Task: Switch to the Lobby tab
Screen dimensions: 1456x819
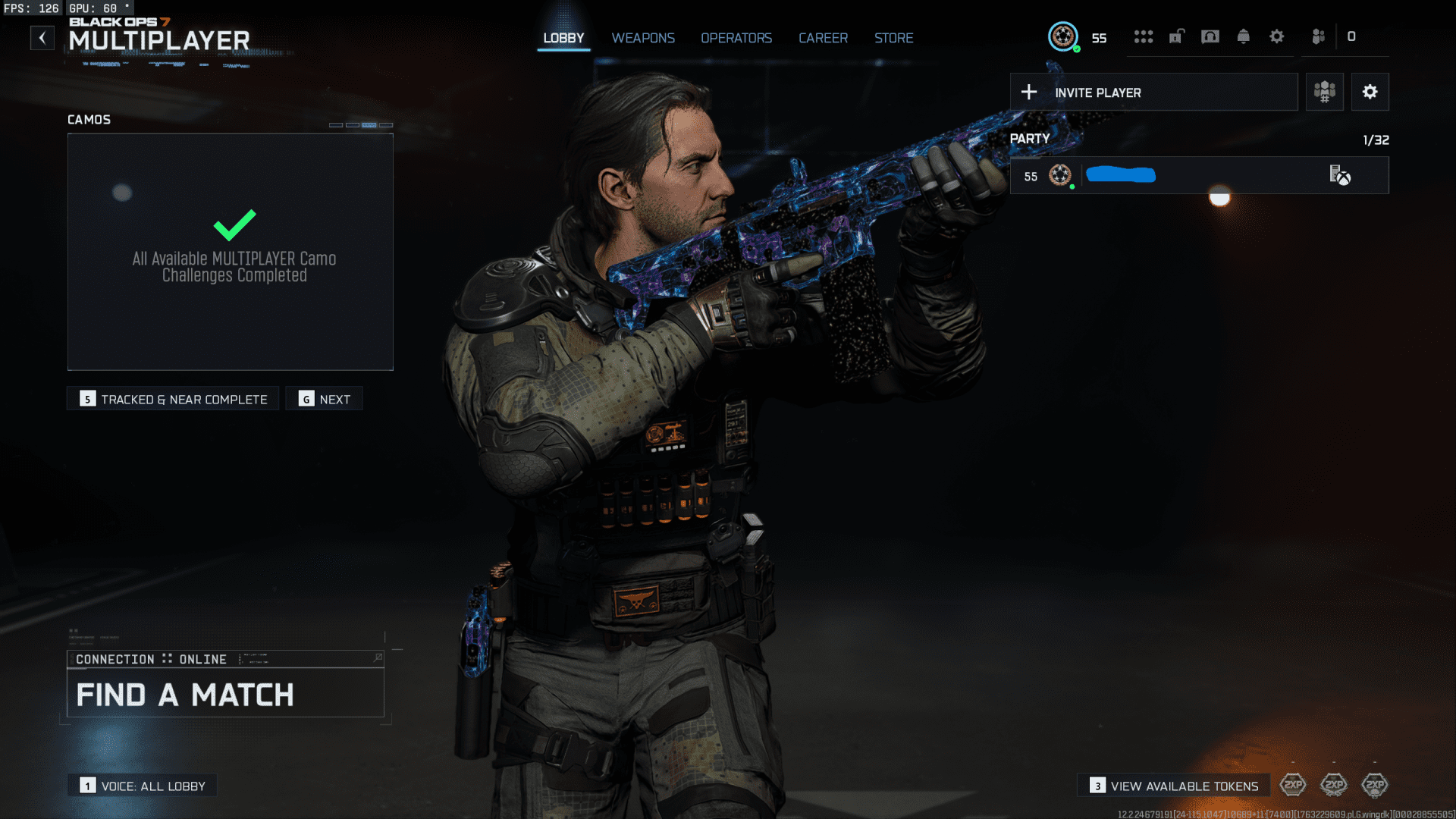Action: coord(563,38)
